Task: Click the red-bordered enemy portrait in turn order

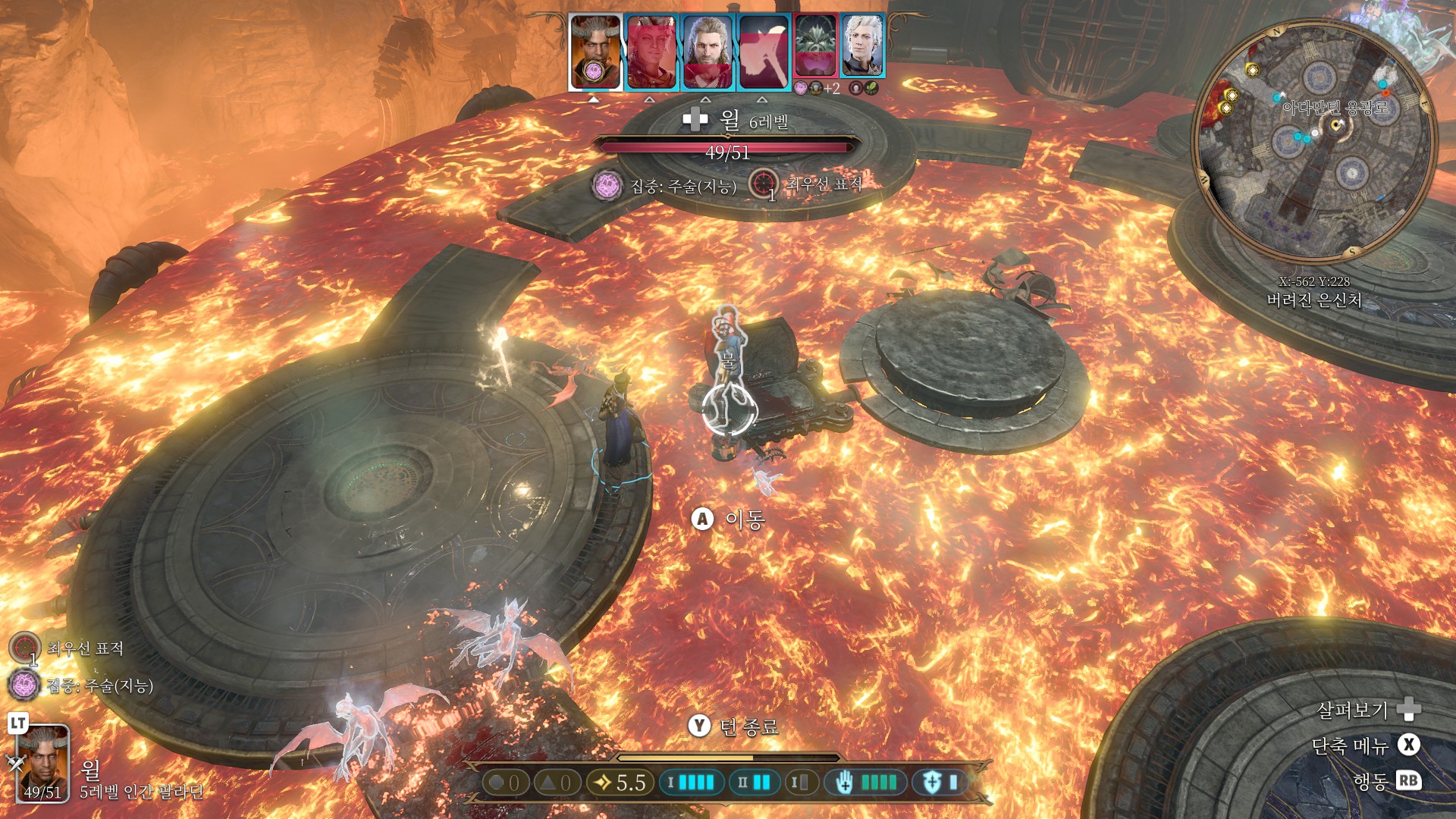Action: [816, 47]
